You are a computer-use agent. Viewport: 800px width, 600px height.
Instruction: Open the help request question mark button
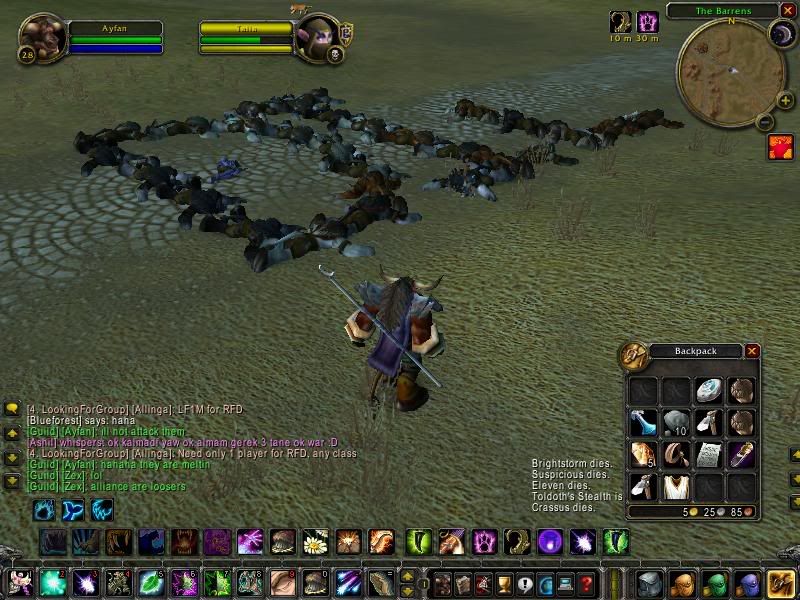click(x=587, y=583)
